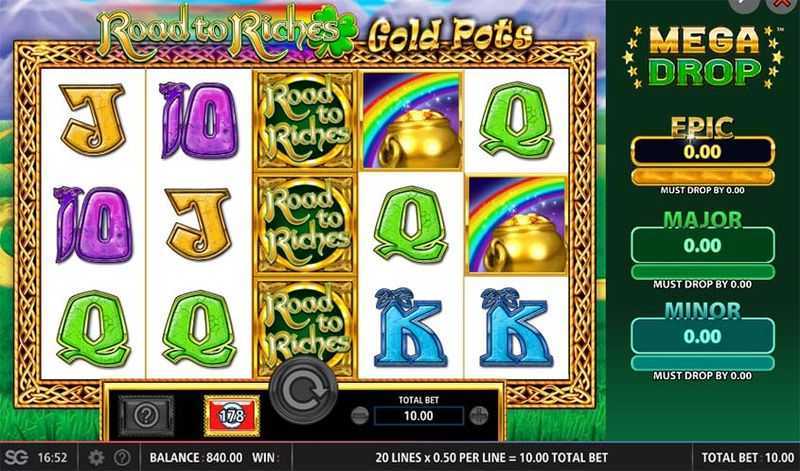This screenshot has width=800, height=471.
Task: Open settings via the gear icon
Action: (96, 458)
